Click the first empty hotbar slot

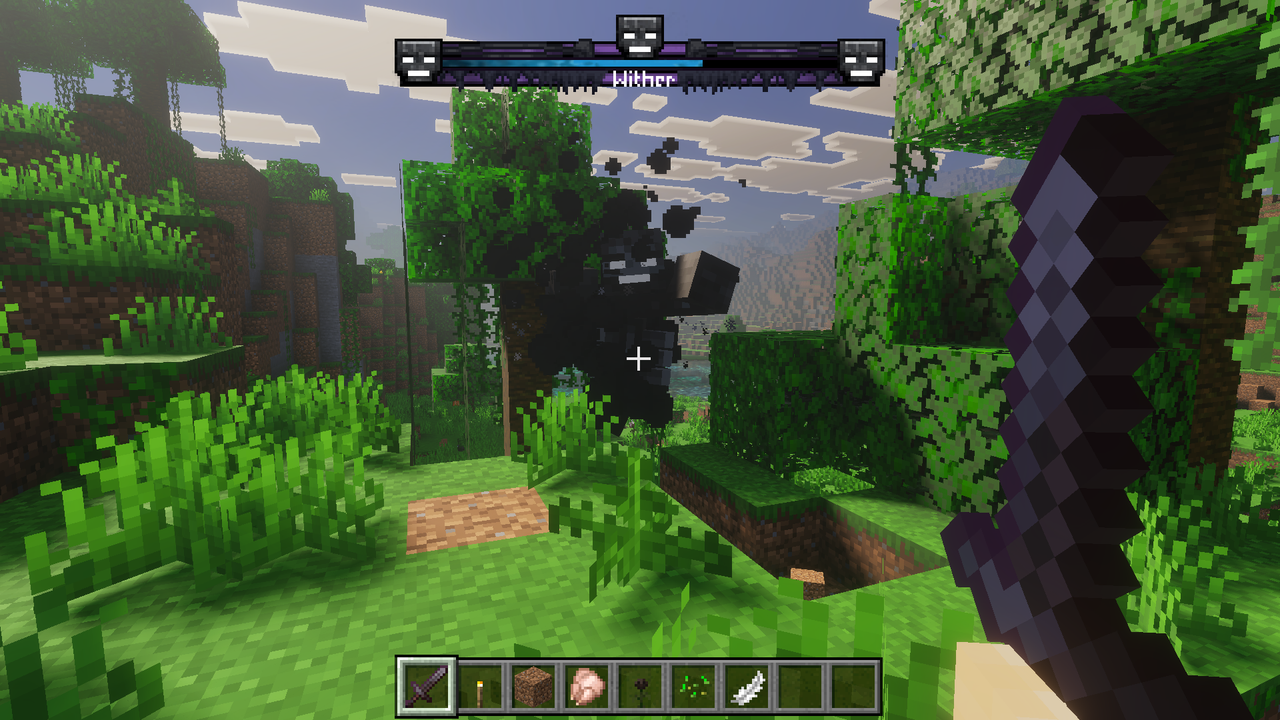click(802, 685)
